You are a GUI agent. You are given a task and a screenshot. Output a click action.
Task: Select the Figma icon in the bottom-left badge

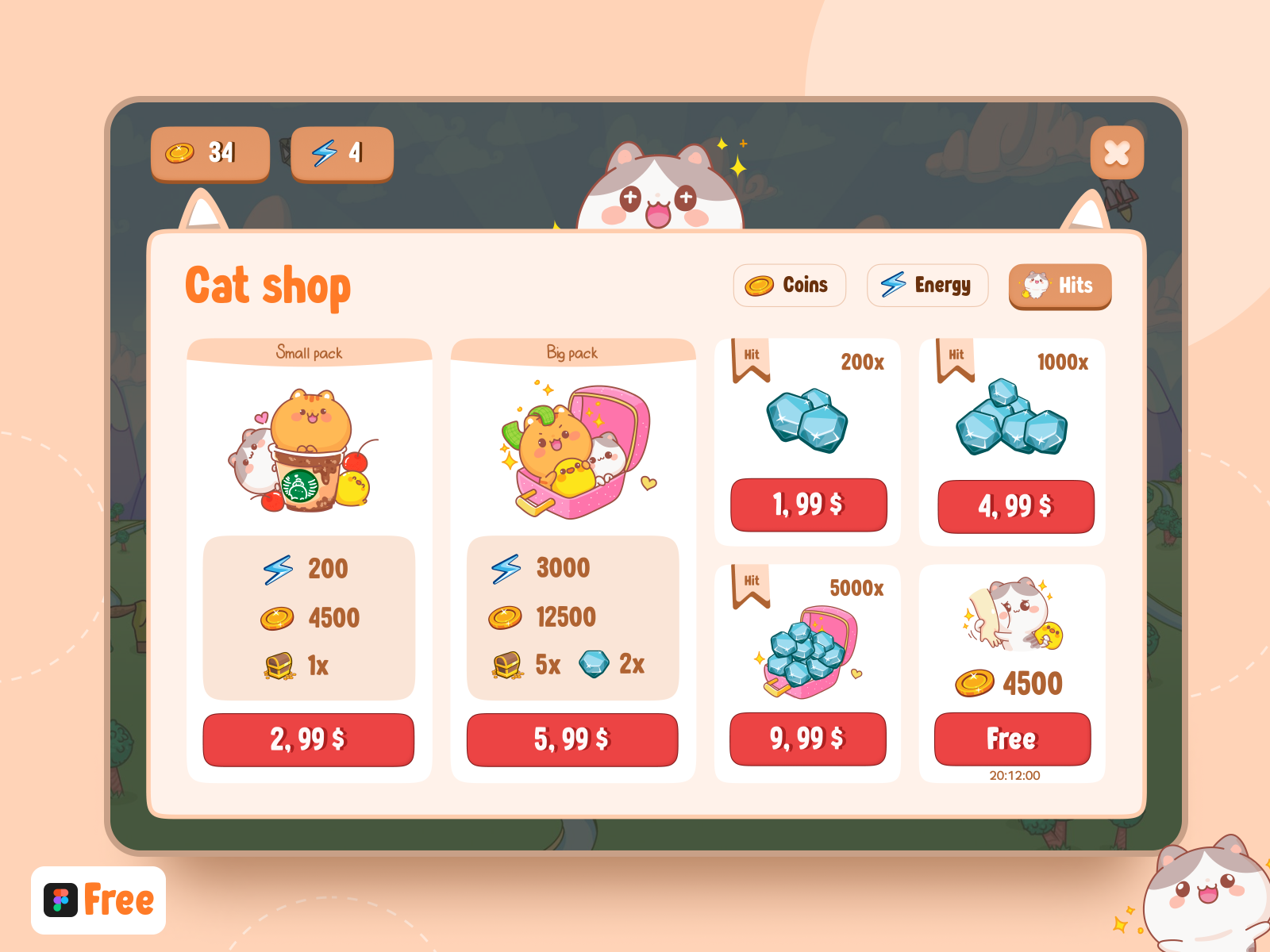[x=60, y=899]
